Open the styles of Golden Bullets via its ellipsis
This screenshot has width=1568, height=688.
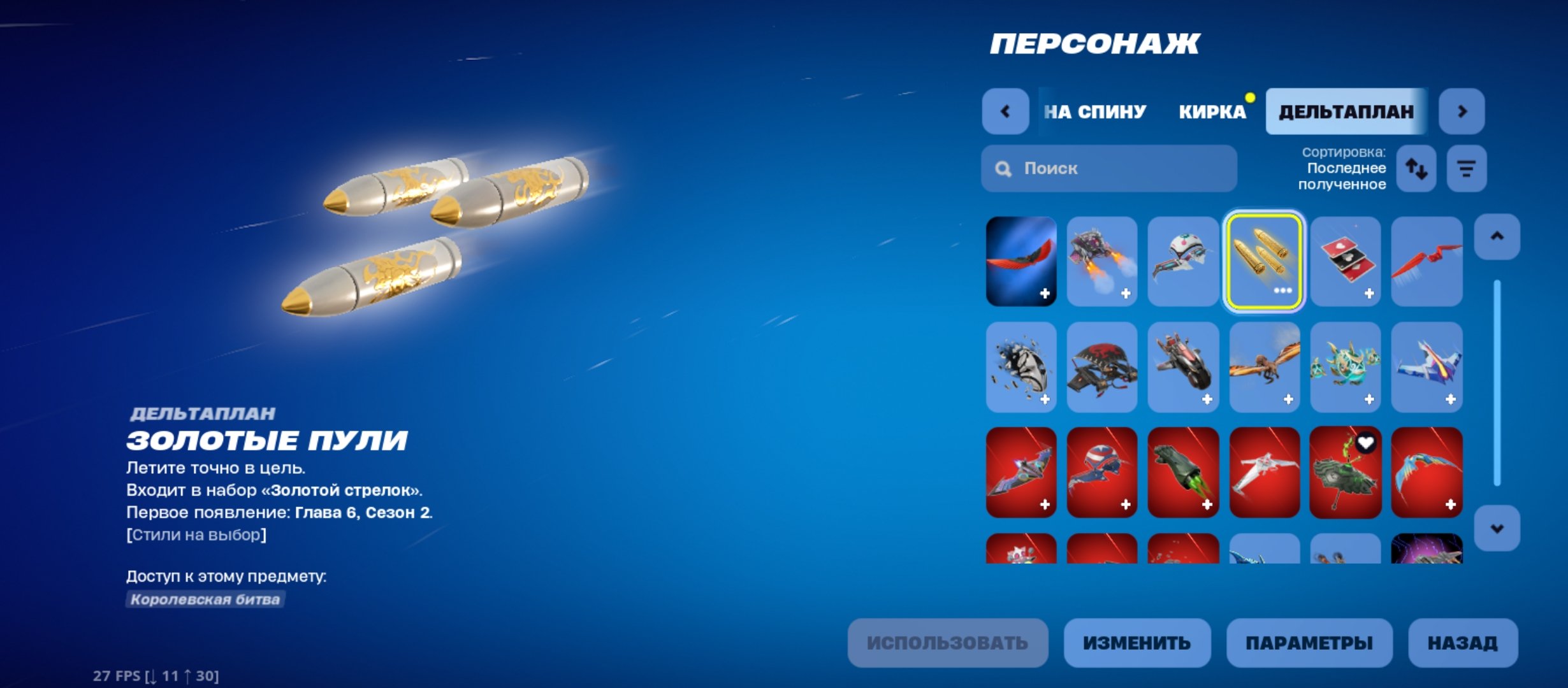coord(1281,291)
